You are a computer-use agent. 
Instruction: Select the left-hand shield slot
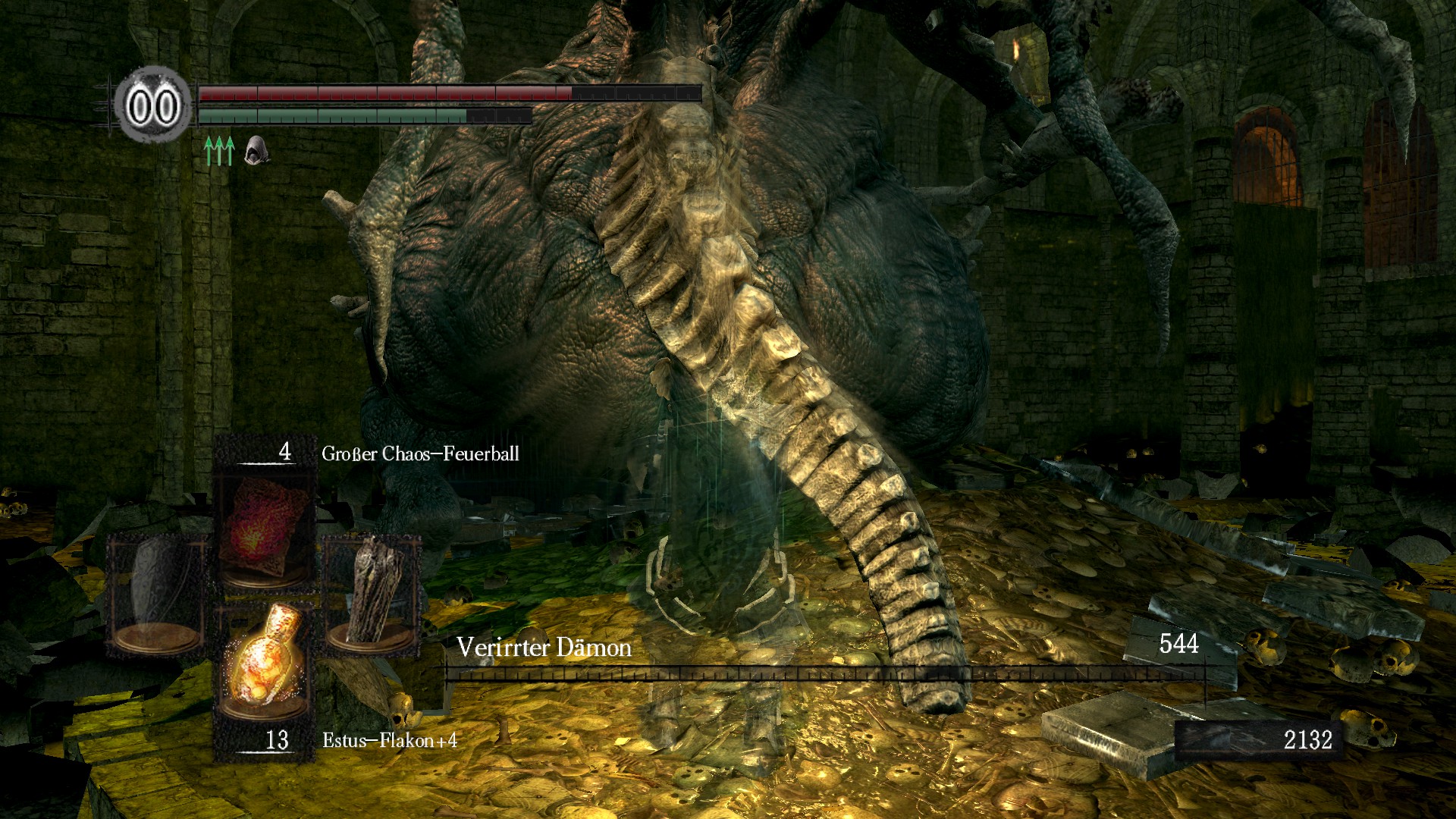coord(158,593)
